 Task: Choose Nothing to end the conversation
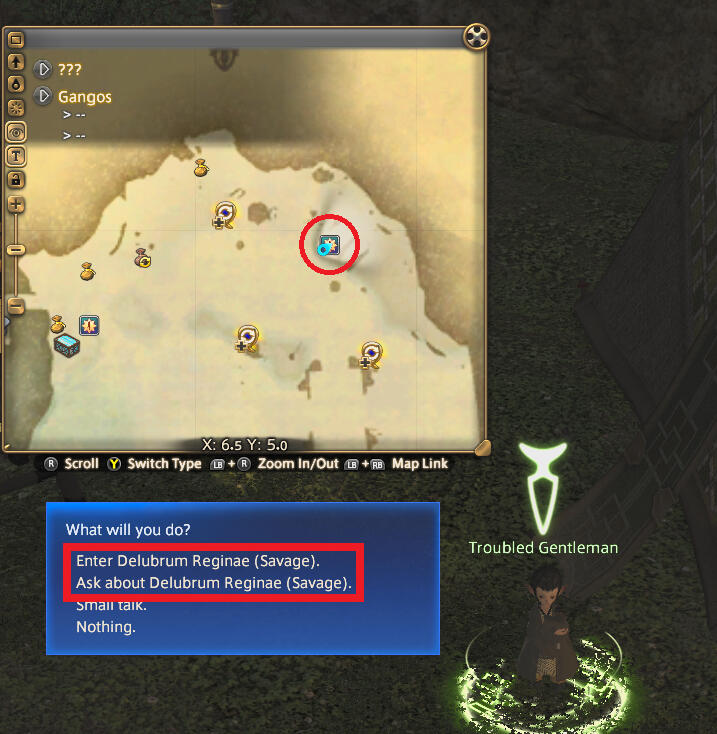pyautogui.click(x=105, y=628)
